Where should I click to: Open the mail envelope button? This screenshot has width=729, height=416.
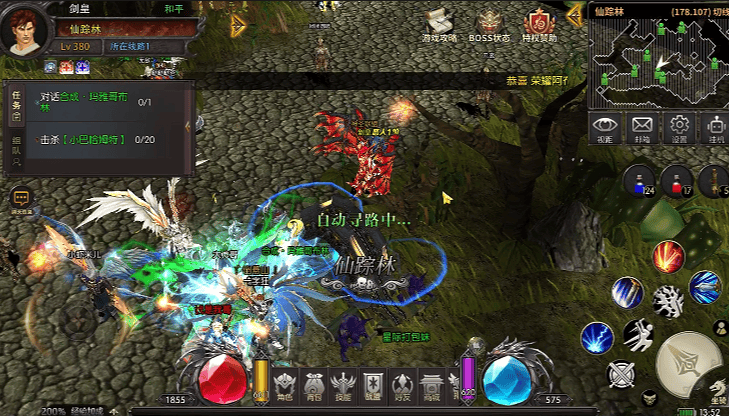[641, 129]
